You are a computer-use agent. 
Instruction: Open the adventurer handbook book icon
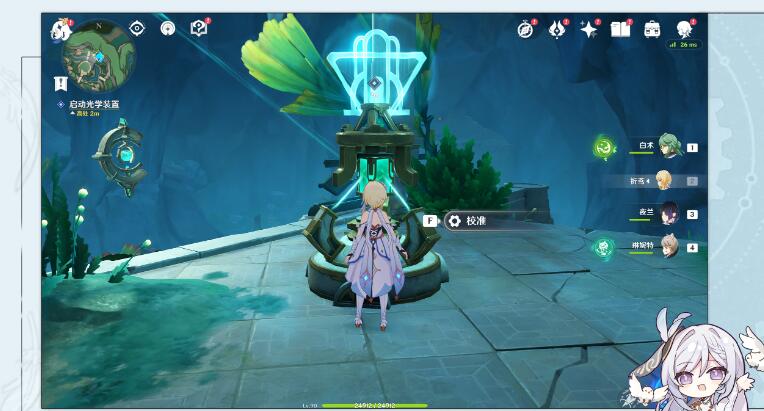pos(620,29)
